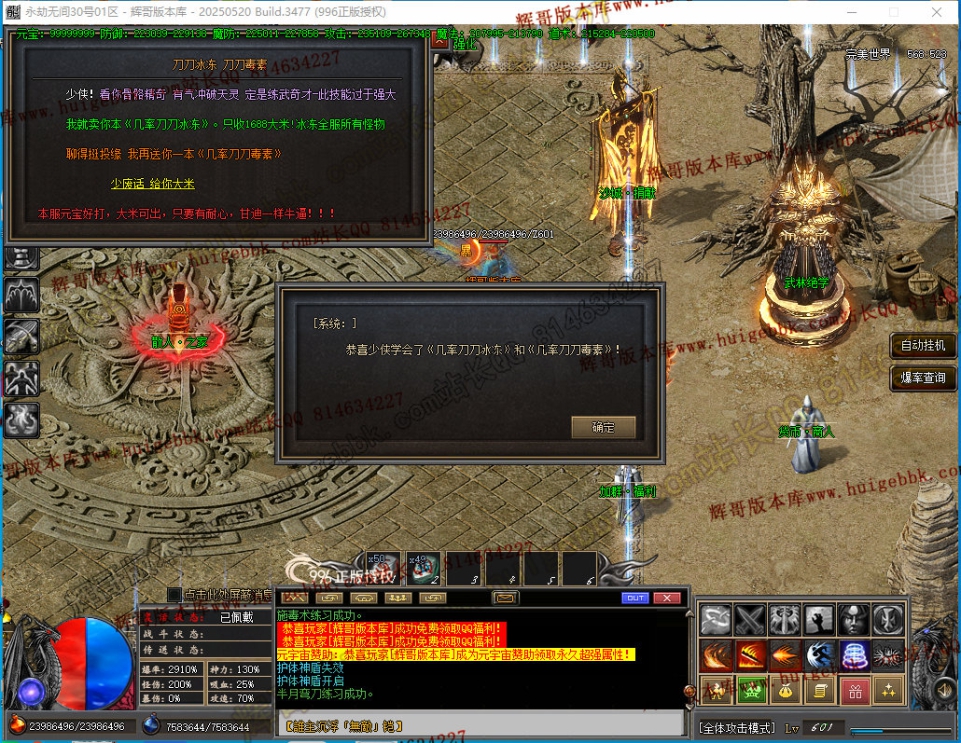The height and width of the screenshot is (743, 961).
Task: Open the mail envelope icon
Action: 506,598
